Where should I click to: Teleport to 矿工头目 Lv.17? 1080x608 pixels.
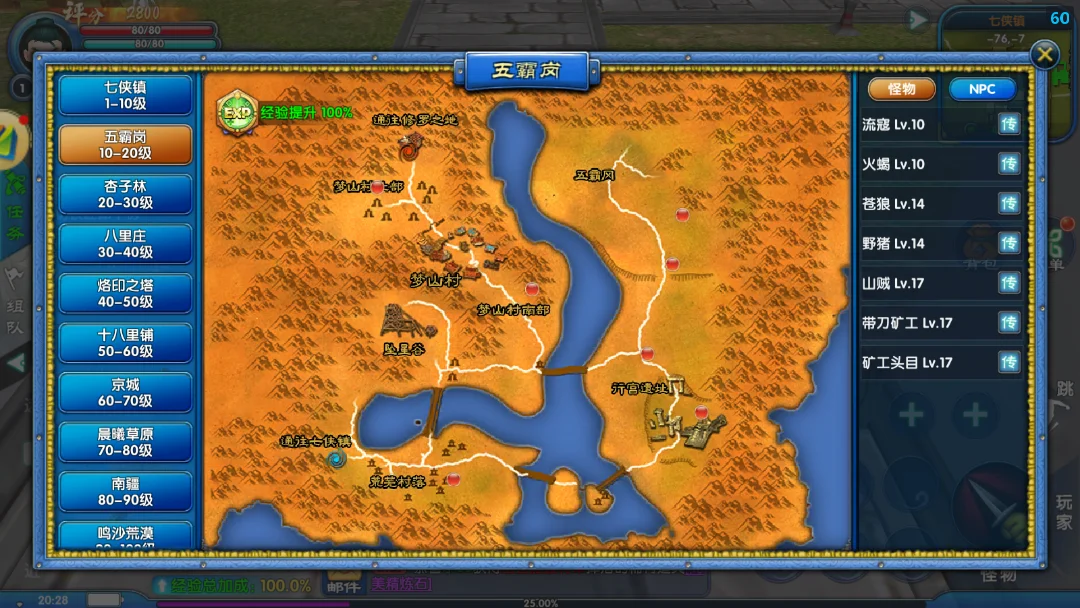1009,362
